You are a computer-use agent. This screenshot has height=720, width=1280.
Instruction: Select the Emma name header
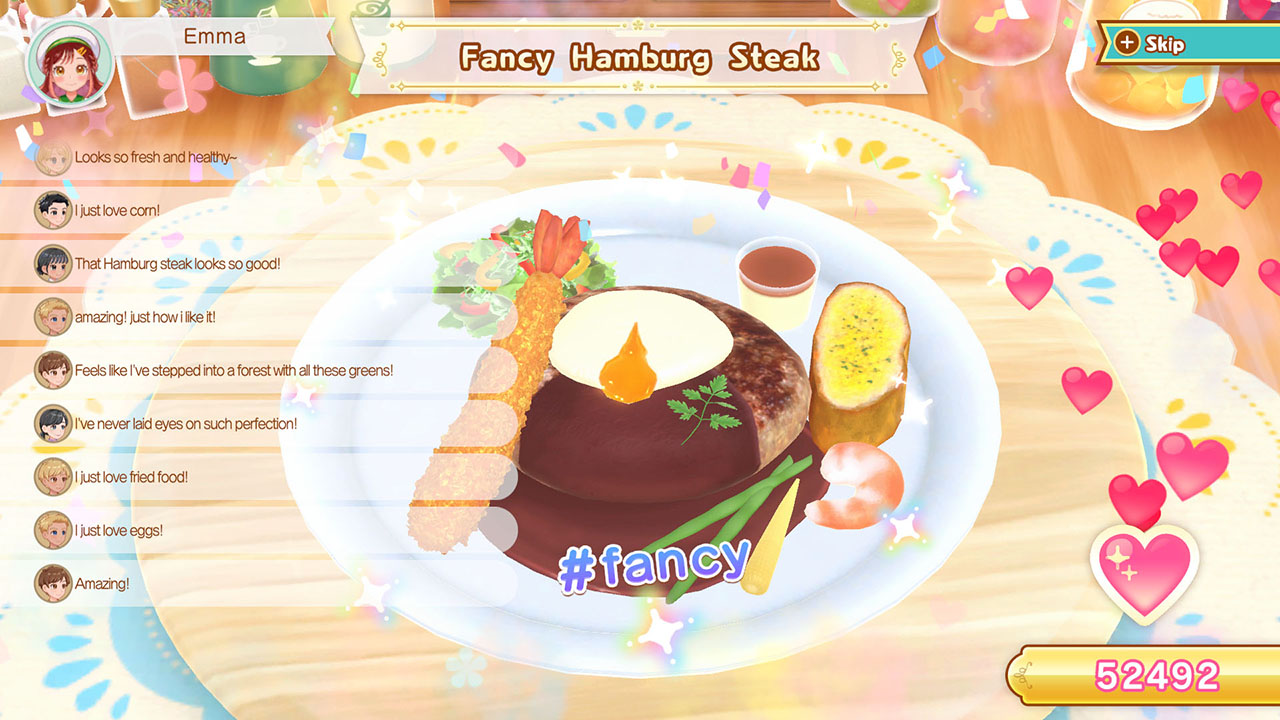[214, 37]
